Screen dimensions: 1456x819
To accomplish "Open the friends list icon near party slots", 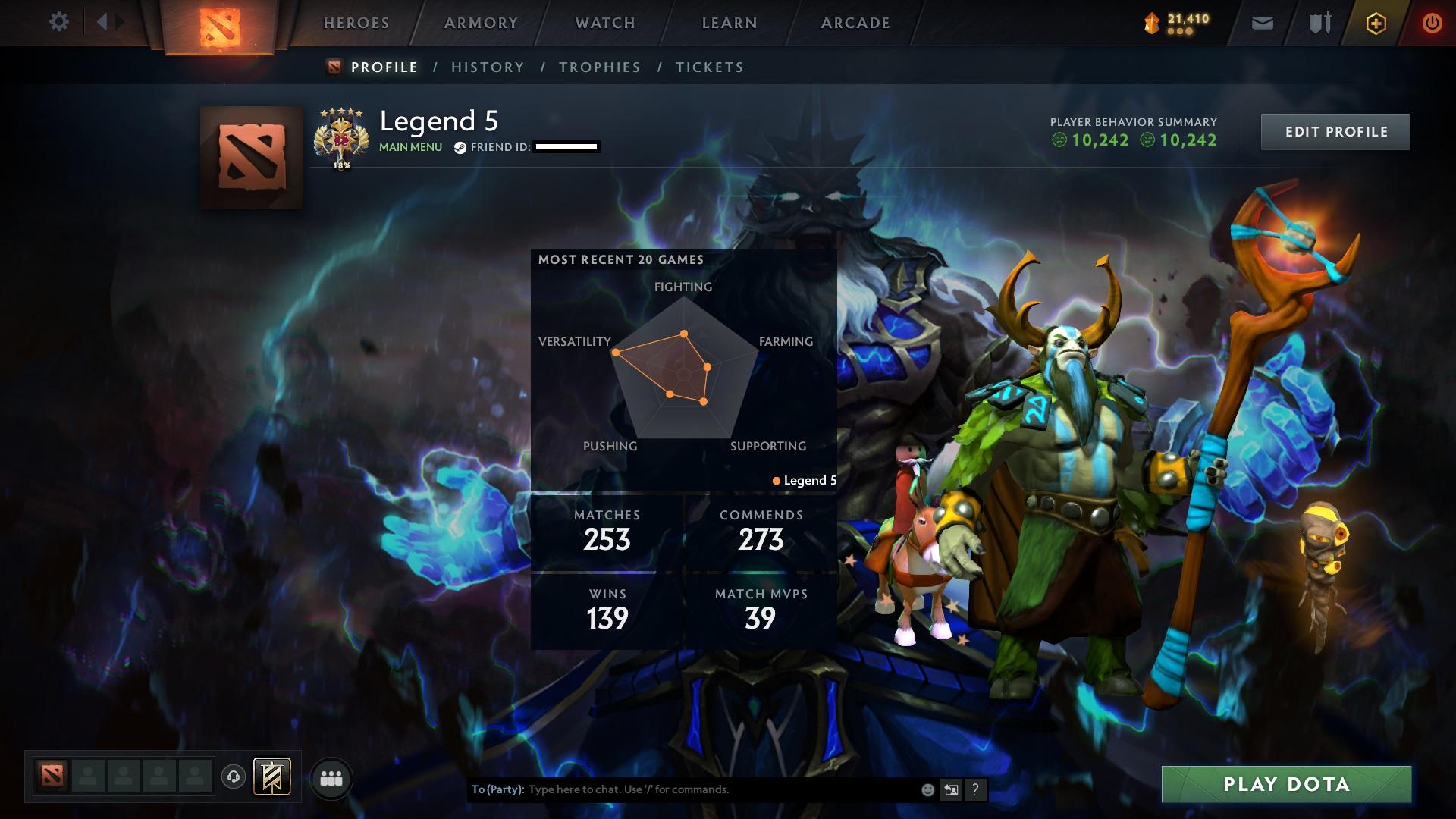I will click(331, 777).
